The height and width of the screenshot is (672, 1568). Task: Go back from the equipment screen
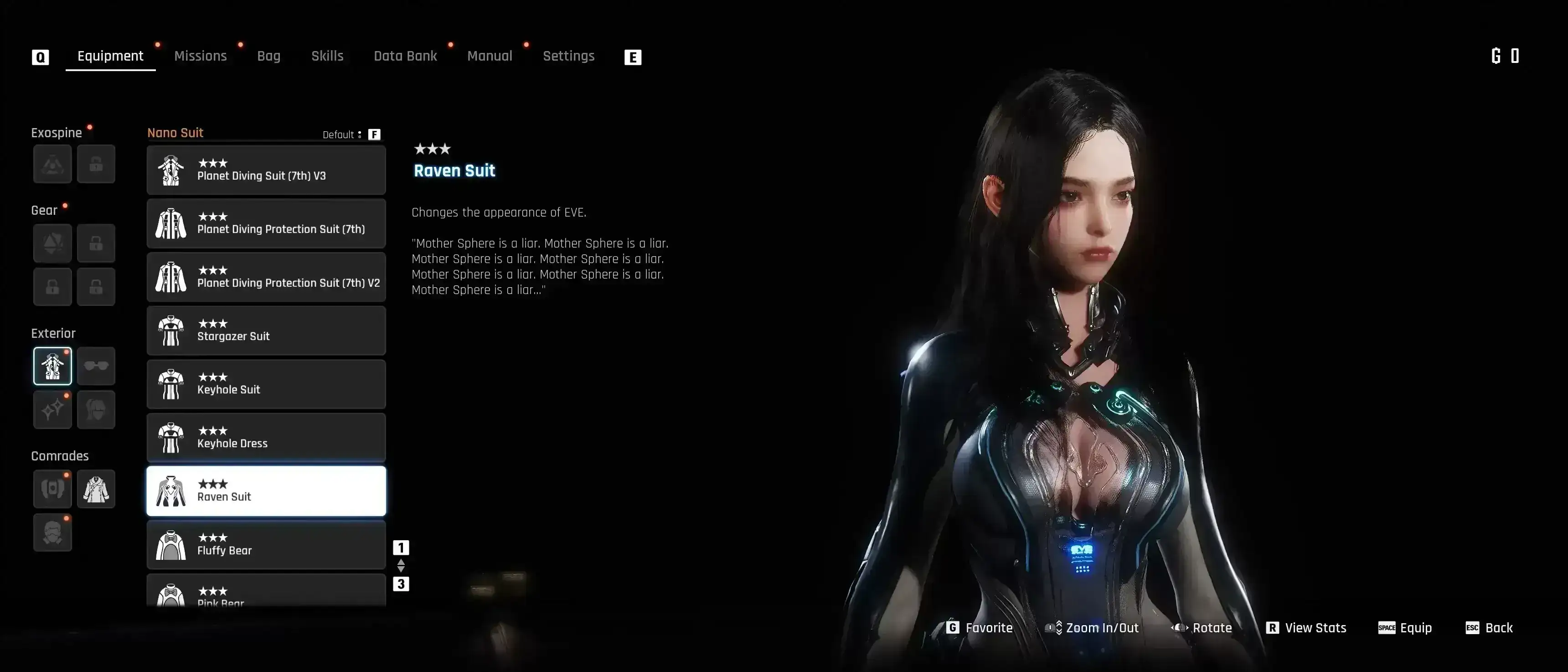1489,628
